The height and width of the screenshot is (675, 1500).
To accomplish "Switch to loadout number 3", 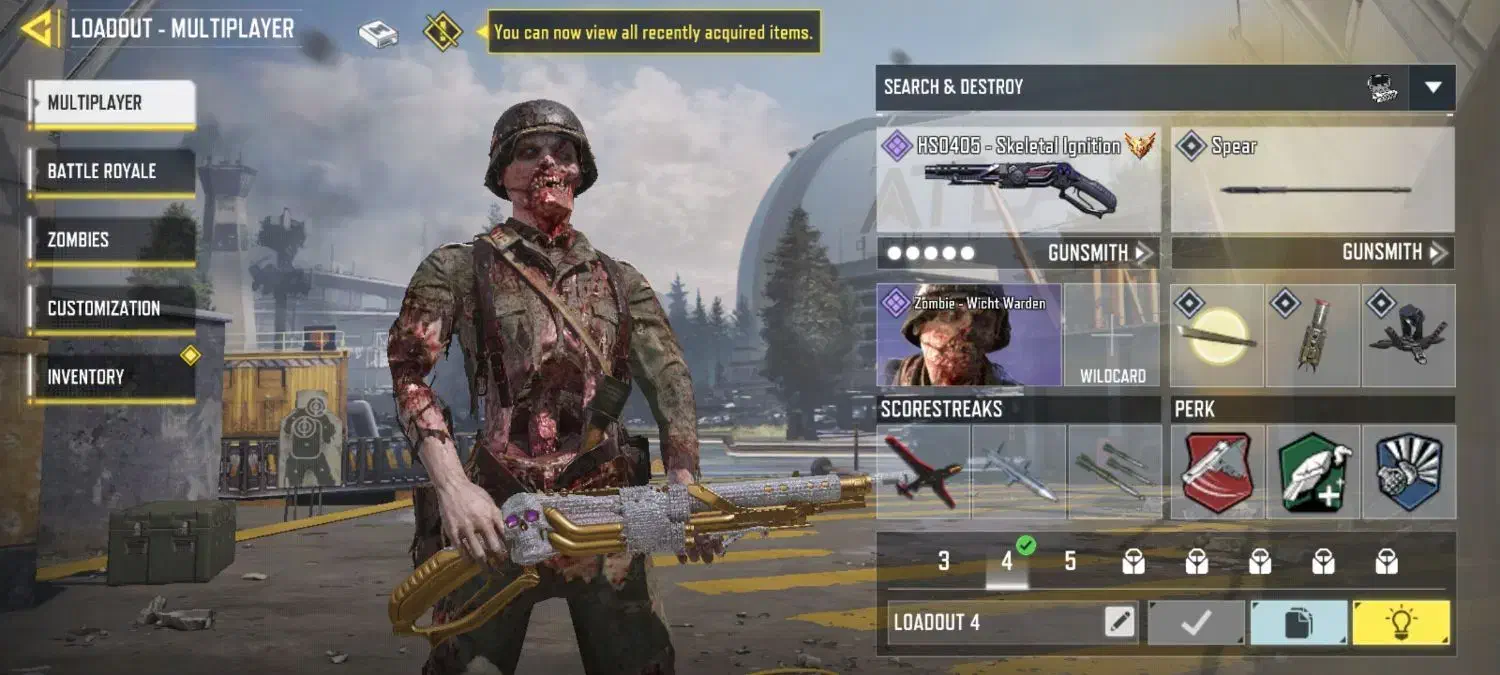I will click(943, 561).
